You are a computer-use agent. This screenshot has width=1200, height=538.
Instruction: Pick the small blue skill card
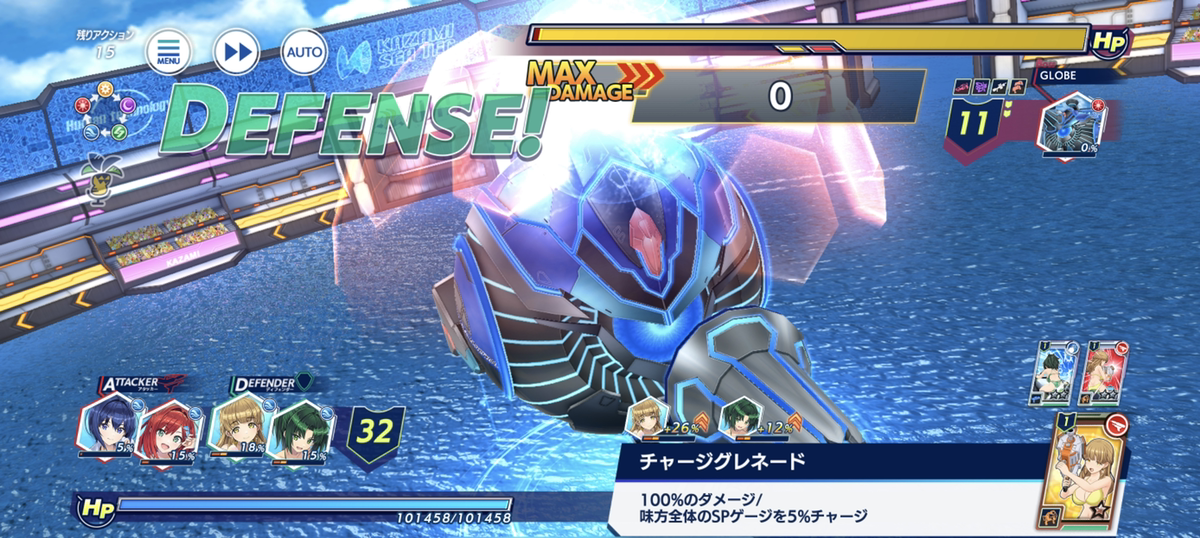tap(1053, 371)
